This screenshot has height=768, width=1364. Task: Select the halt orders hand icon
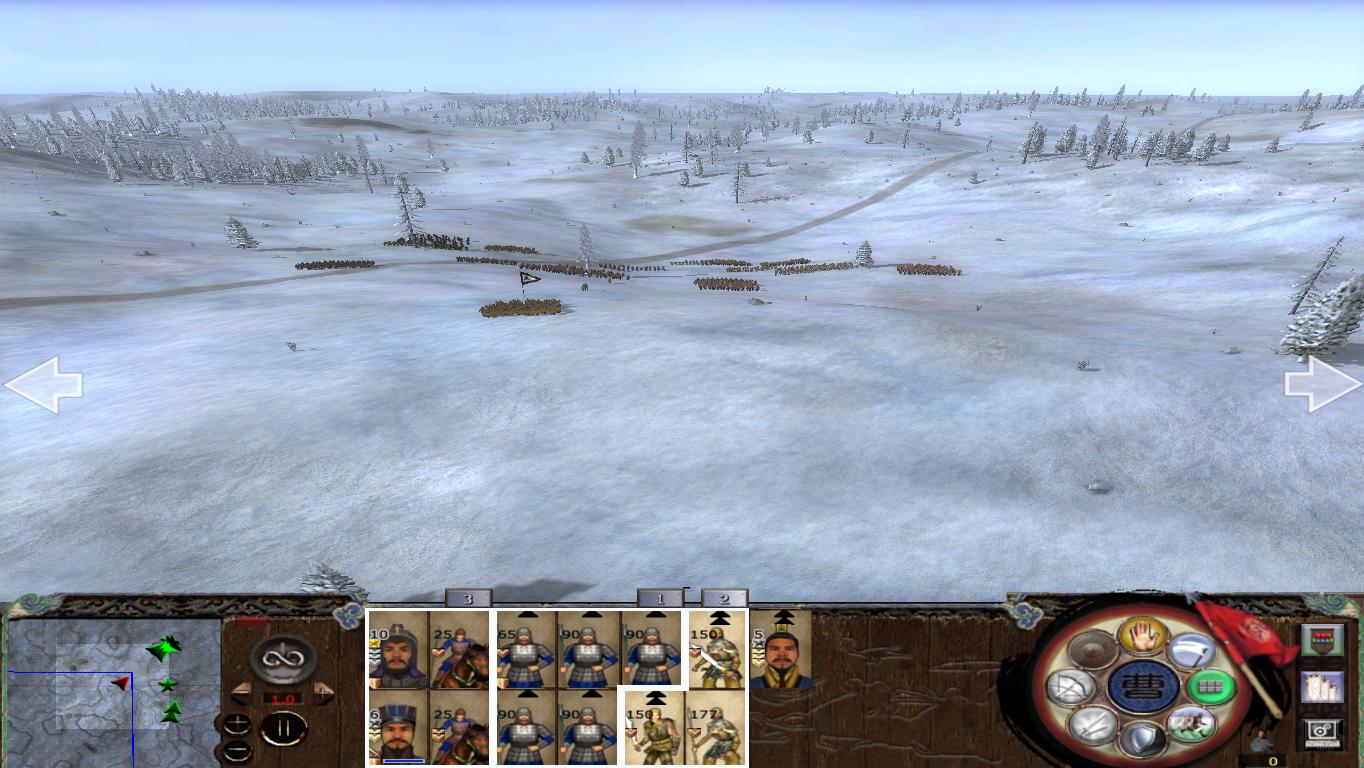click(x=1142, y=637)
